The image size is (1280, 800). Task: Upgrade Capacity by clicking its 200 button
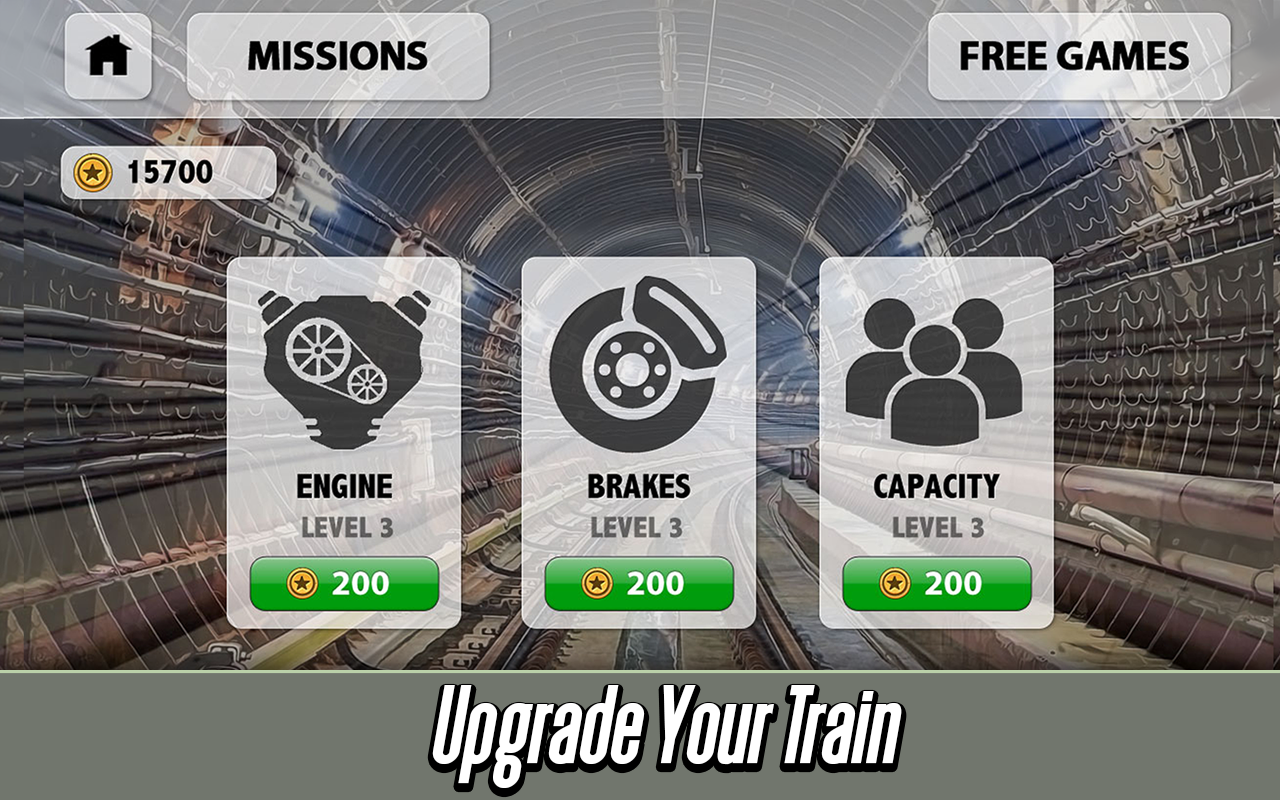(937, 585)
